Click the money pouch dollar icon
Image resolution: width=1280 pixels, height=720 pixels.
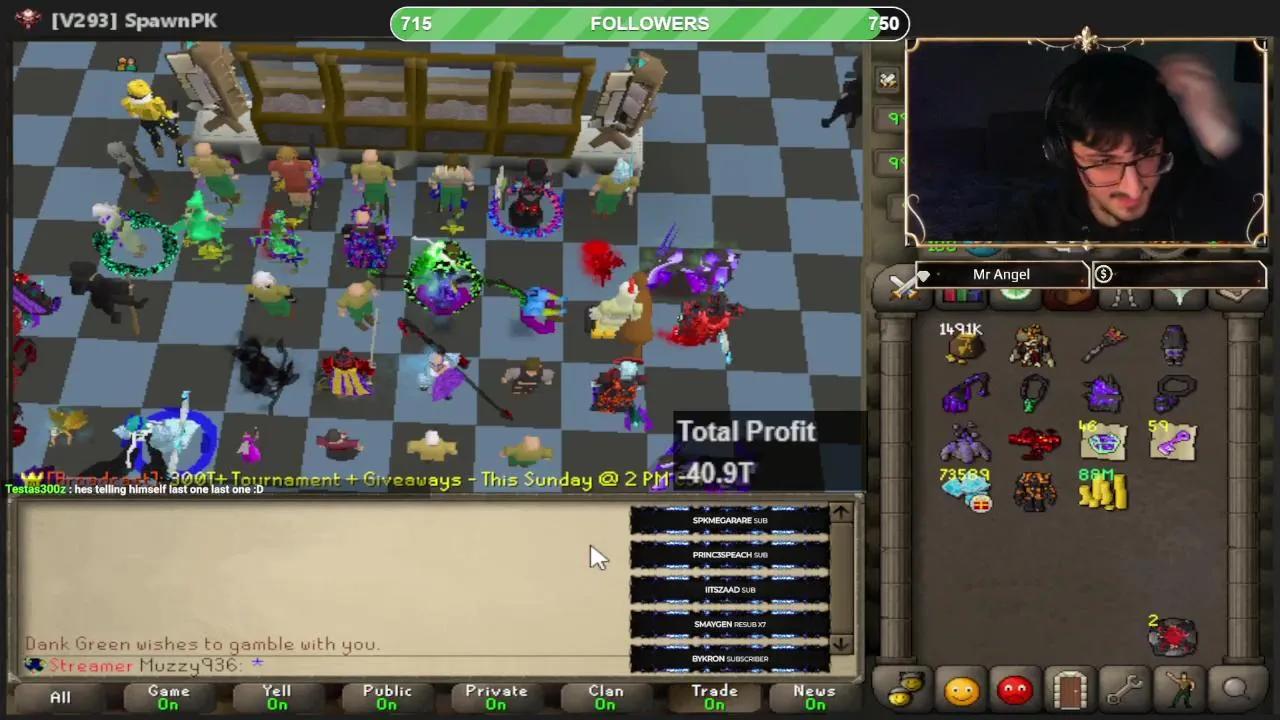coord(1104,274)
